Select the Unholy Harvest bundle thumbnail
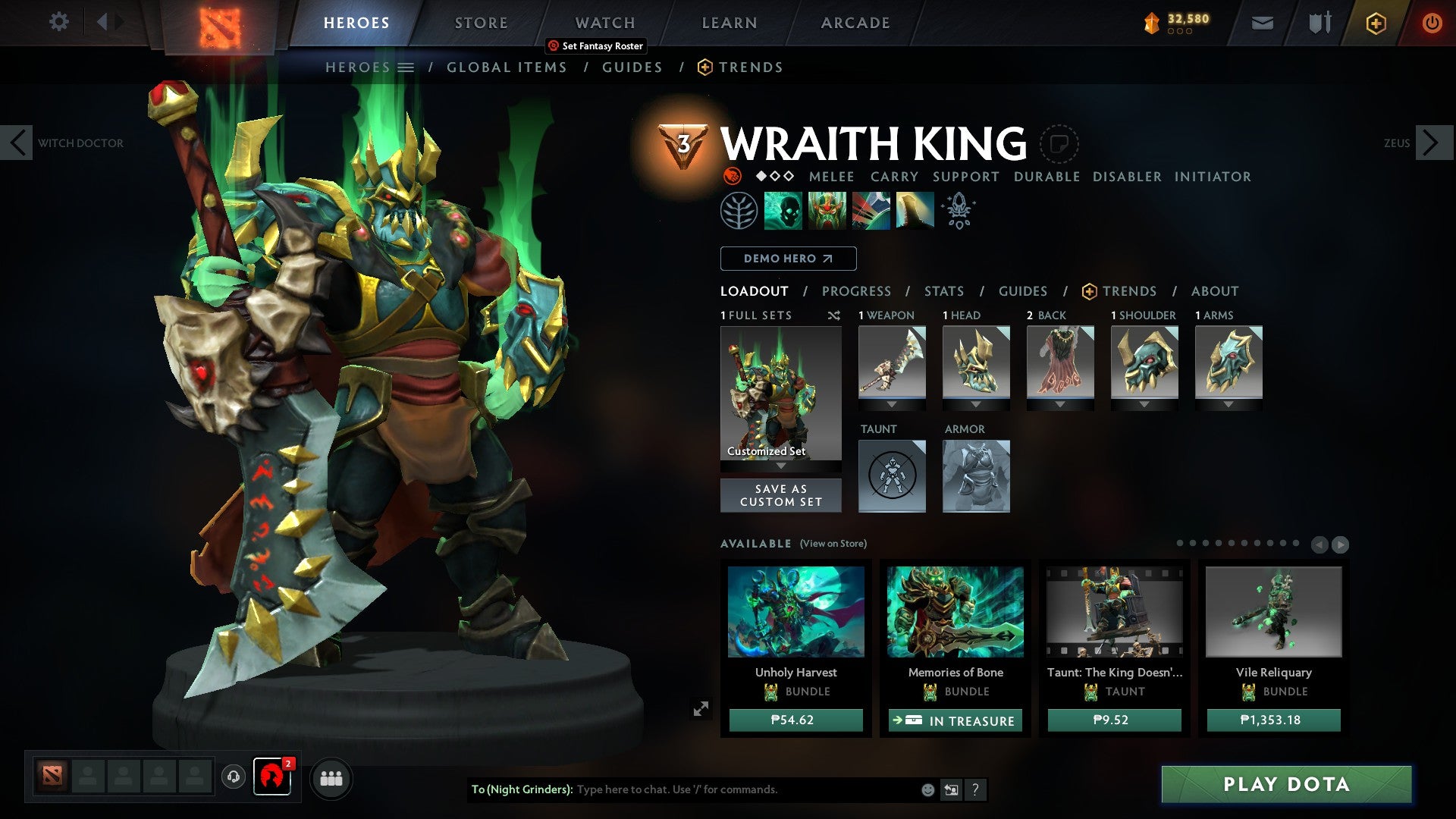The height and width of the screenshot is (819, 1456). (x=795, y=613)
